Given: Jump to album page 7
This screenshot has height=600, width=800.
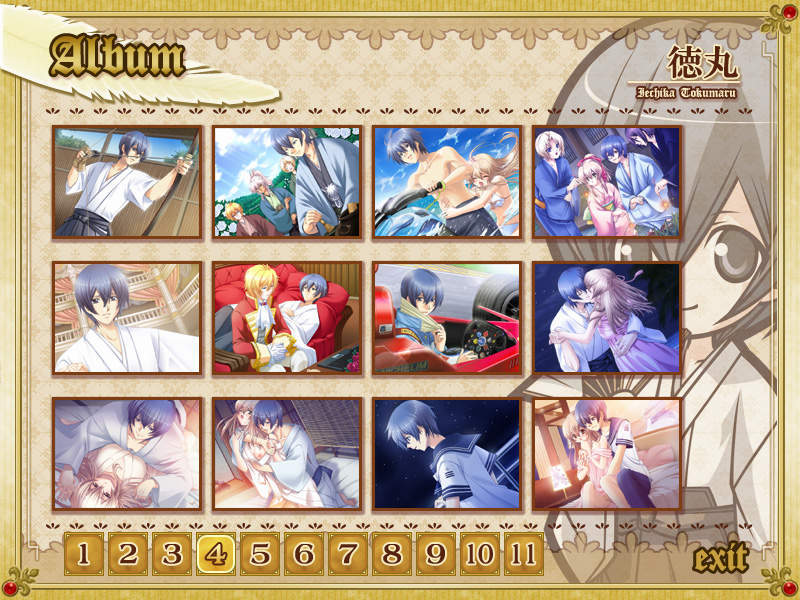Looking at the screenshot, I should coord(348,553).
